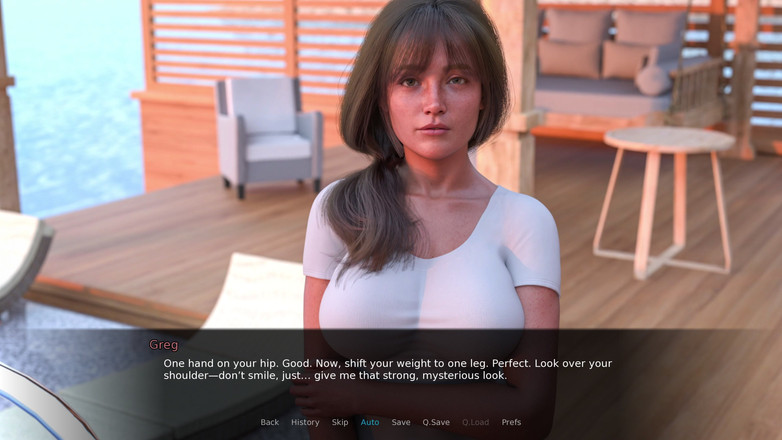This screenshot has height=440, width=782.
Task: Open the History log
Action: coord(305,422)
